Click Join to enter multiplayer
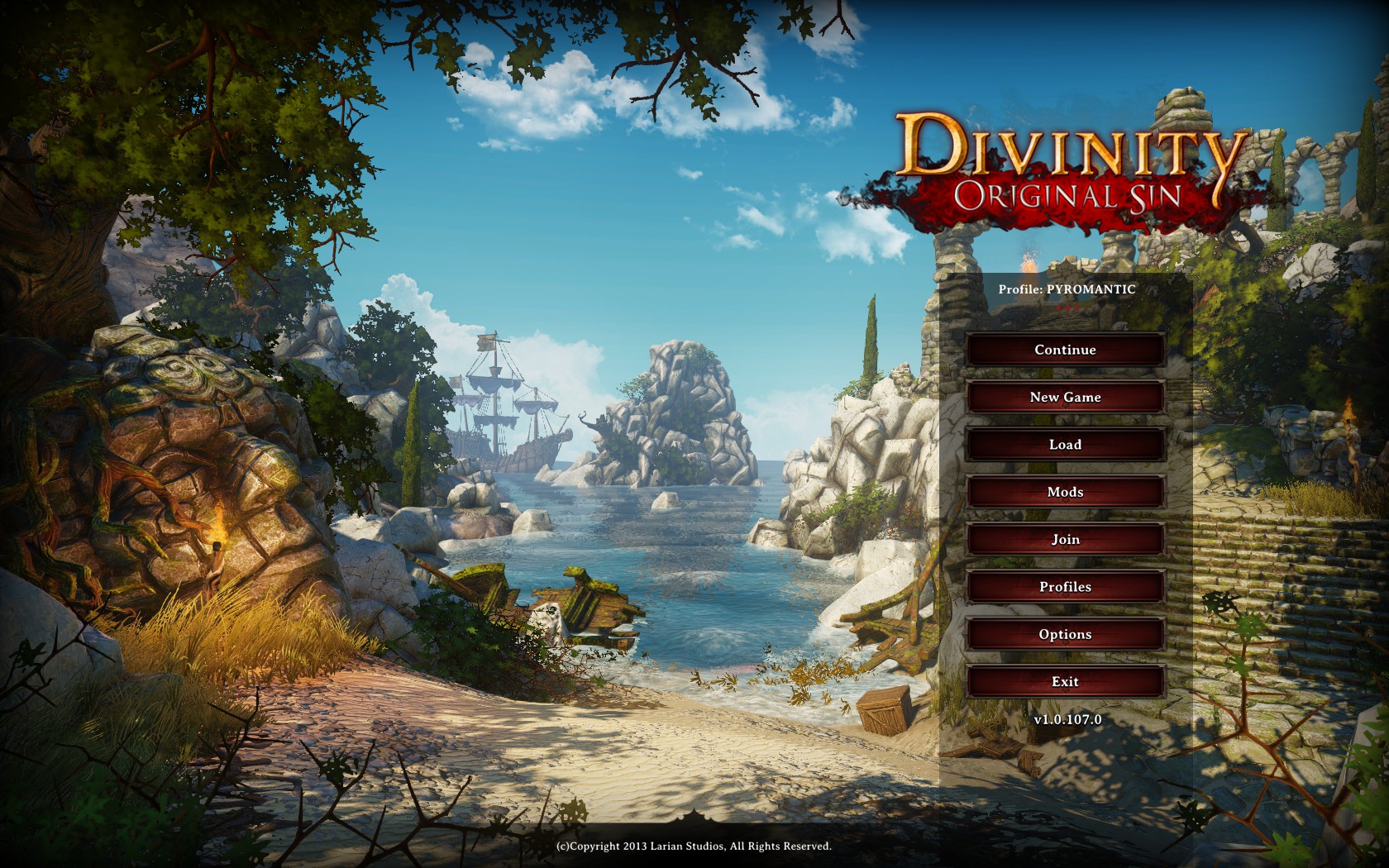 (x=1067, y=539)
